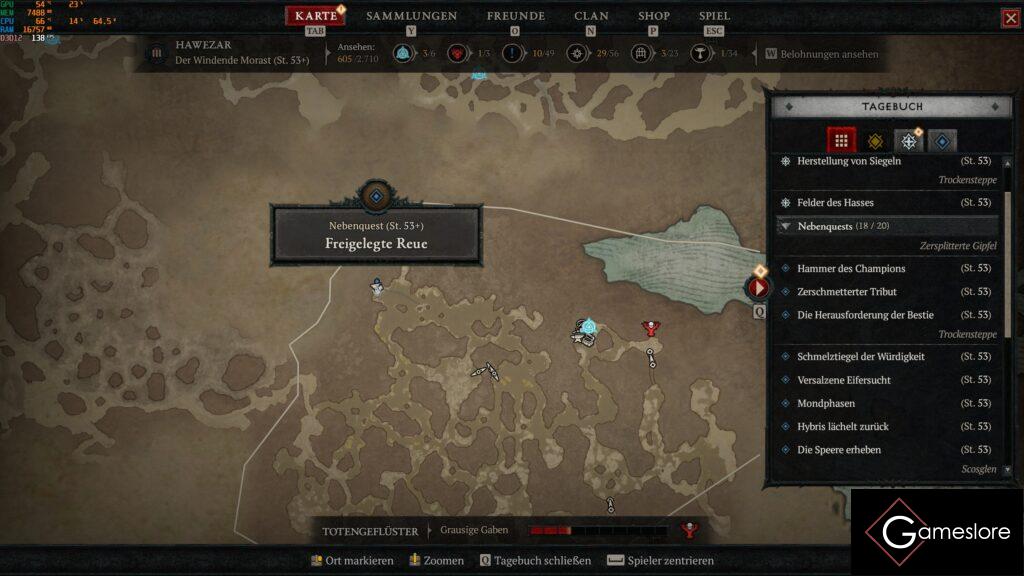1024x576 pixels.
Task: Select the quest Felder des Hasses
Action: coord(836,203)
